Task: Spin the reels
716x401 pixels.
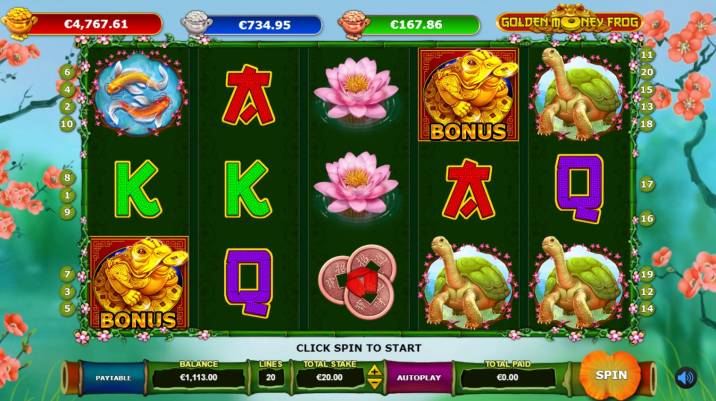Action: pos(609,374)
